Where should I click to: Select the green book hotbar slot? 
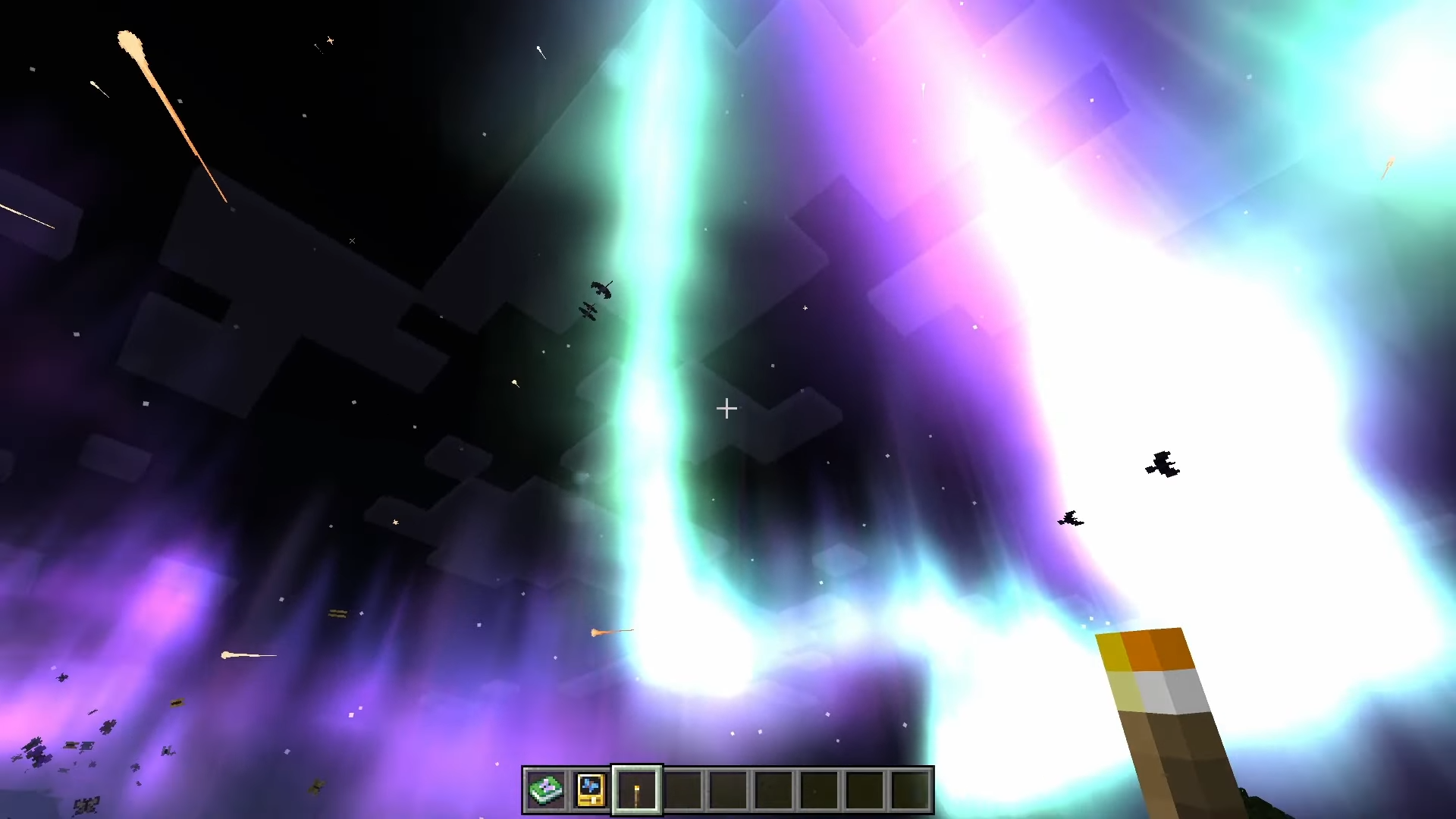coord(545,790)
